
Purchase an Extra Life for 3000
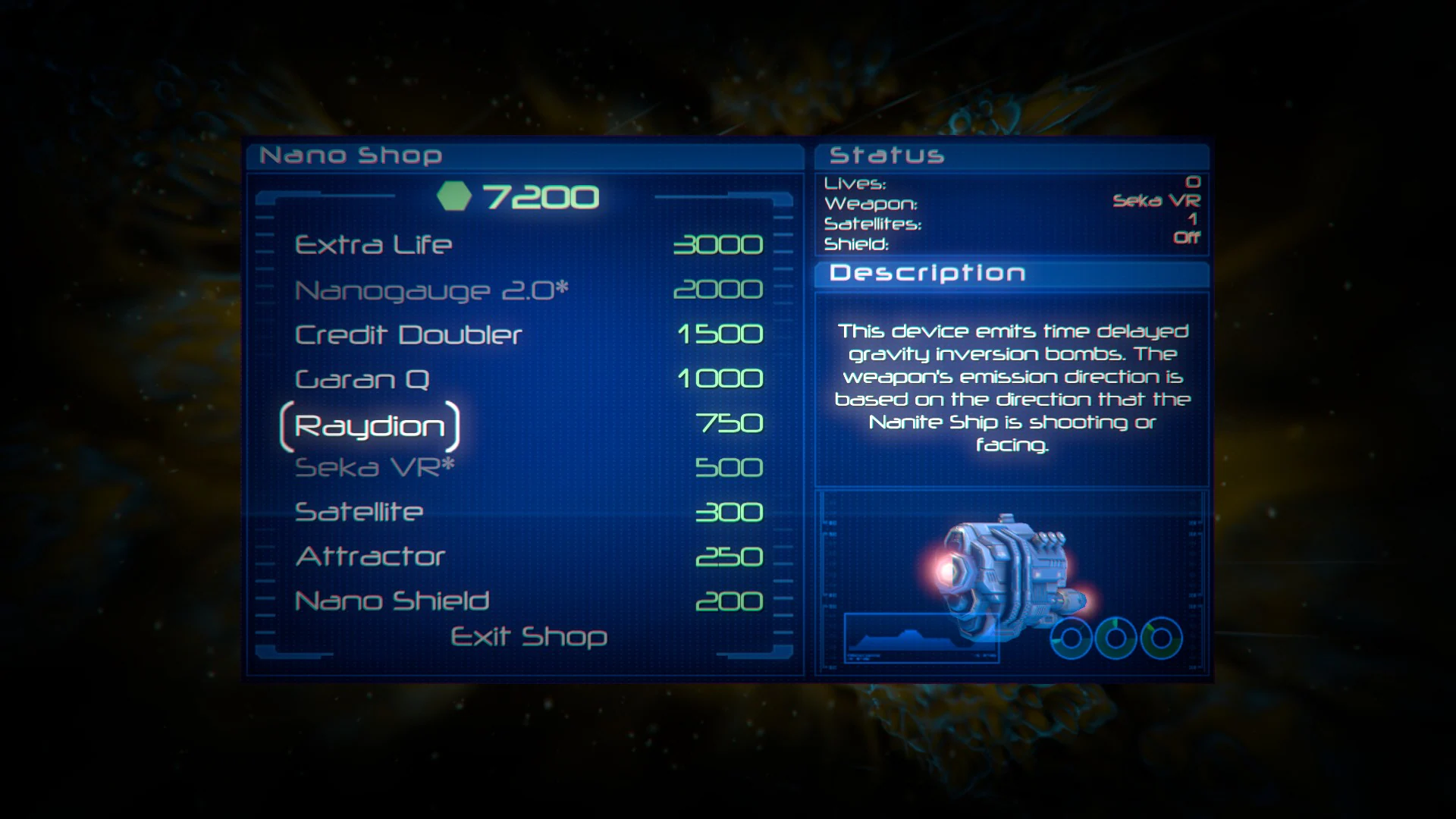pyautogui.click(x=373, y=244)
